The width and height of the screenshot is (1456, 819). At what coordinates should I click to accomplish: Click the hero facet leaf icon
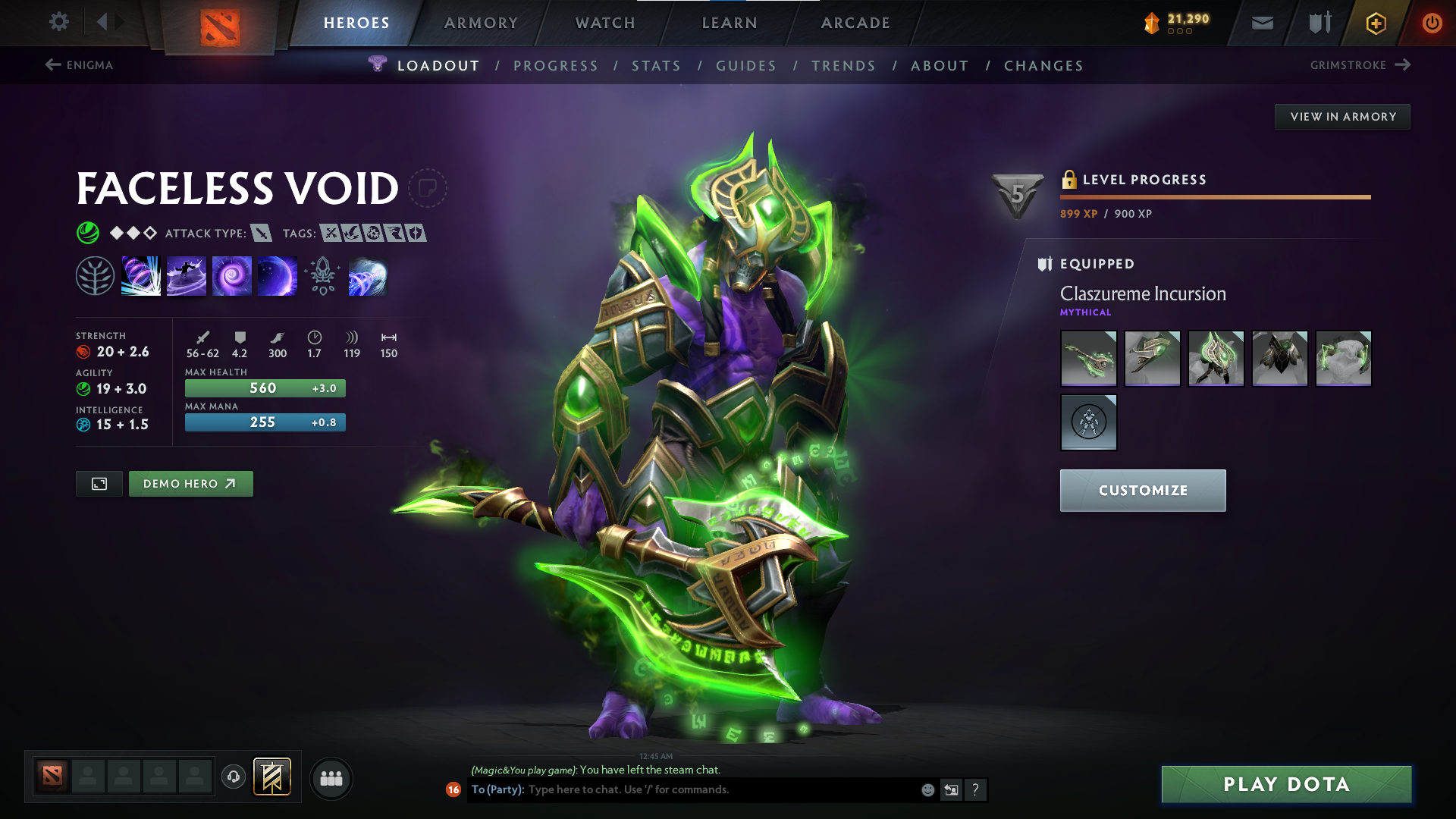(x=96, y=275)
